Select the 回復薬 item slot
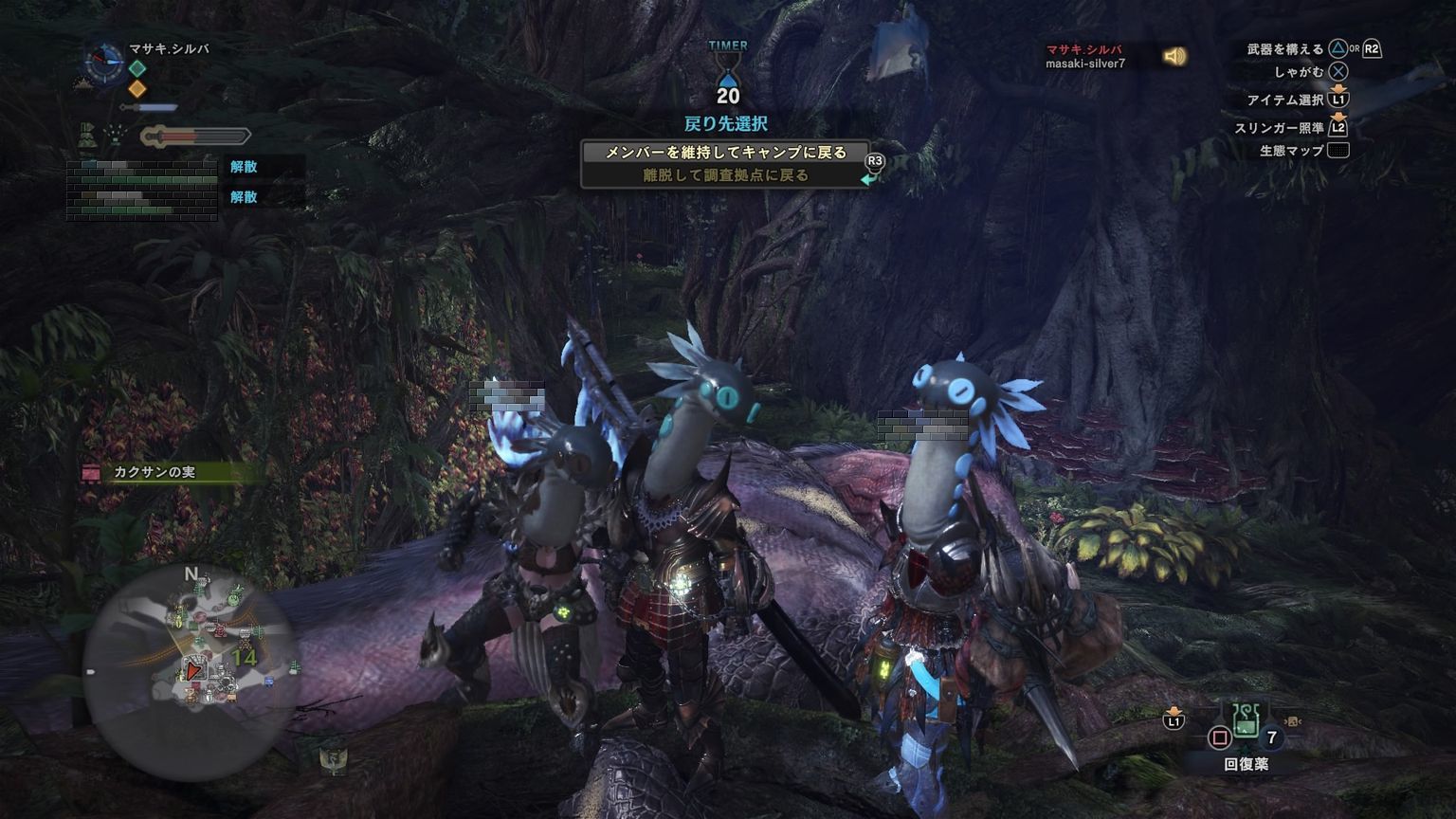The height and width of the screenshot is (819, 1456). (1246, 726)
